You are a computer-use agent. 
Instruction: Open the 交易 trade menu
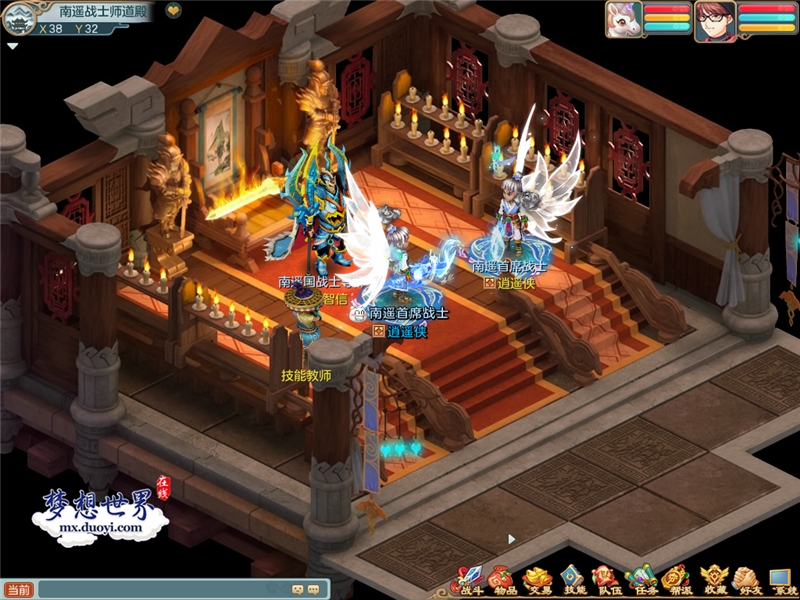point(537,580)
